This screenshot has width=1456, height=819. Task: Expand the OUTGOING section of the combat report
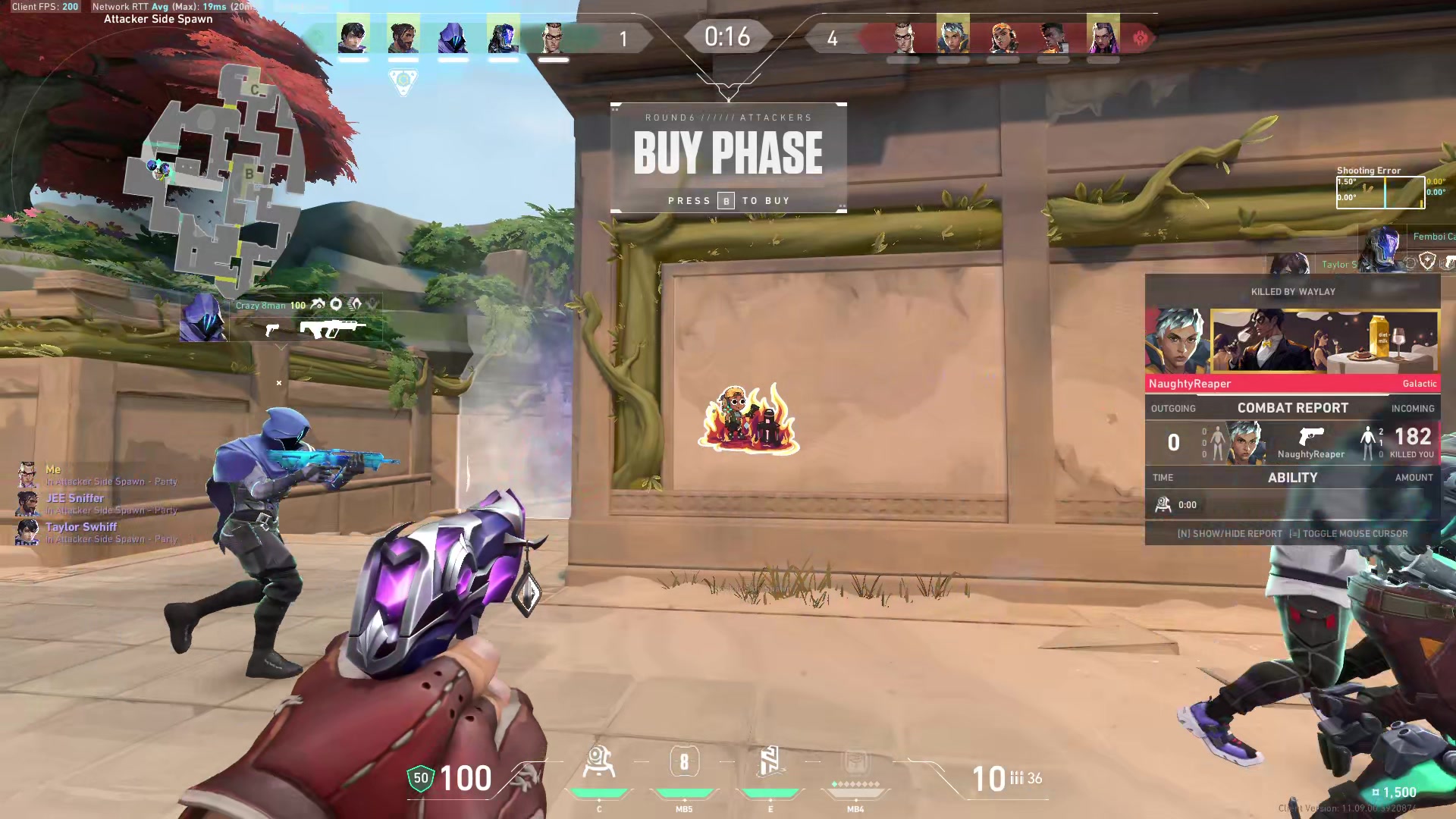point(1173,408)
